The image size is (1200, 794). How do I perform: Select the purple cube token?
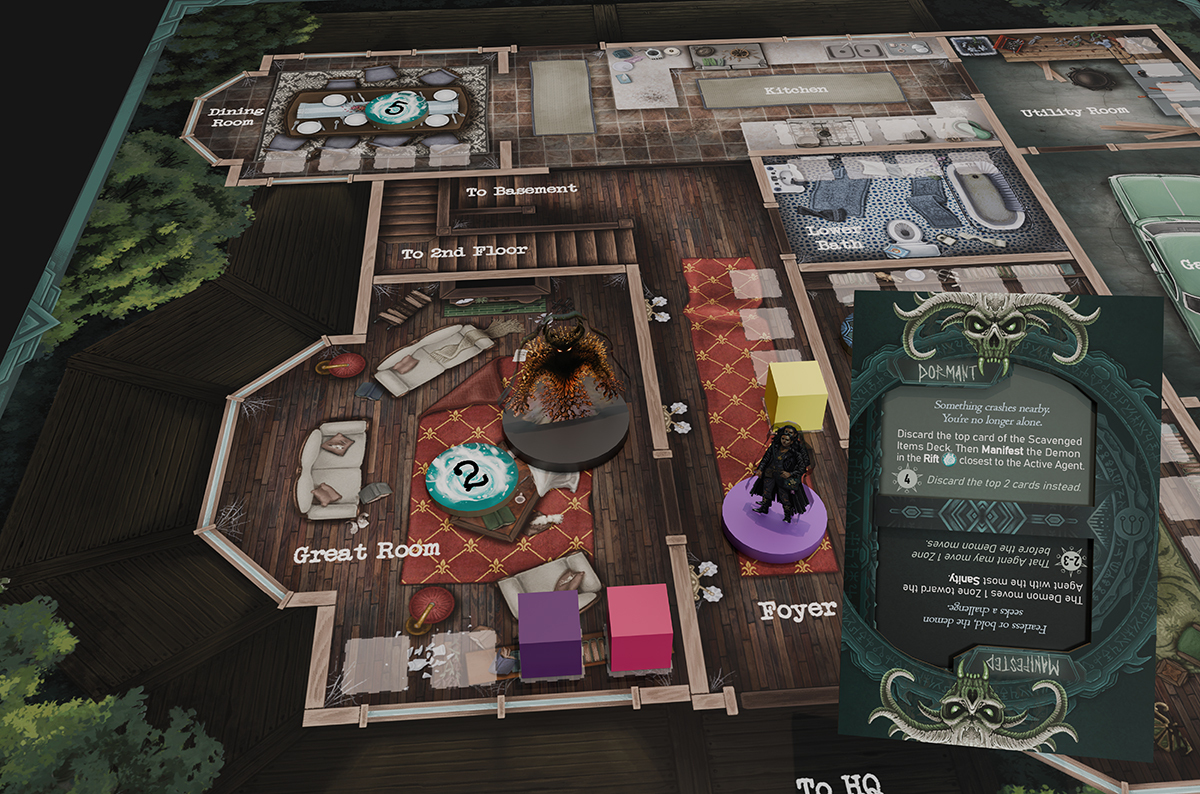(x=550, y=633)
